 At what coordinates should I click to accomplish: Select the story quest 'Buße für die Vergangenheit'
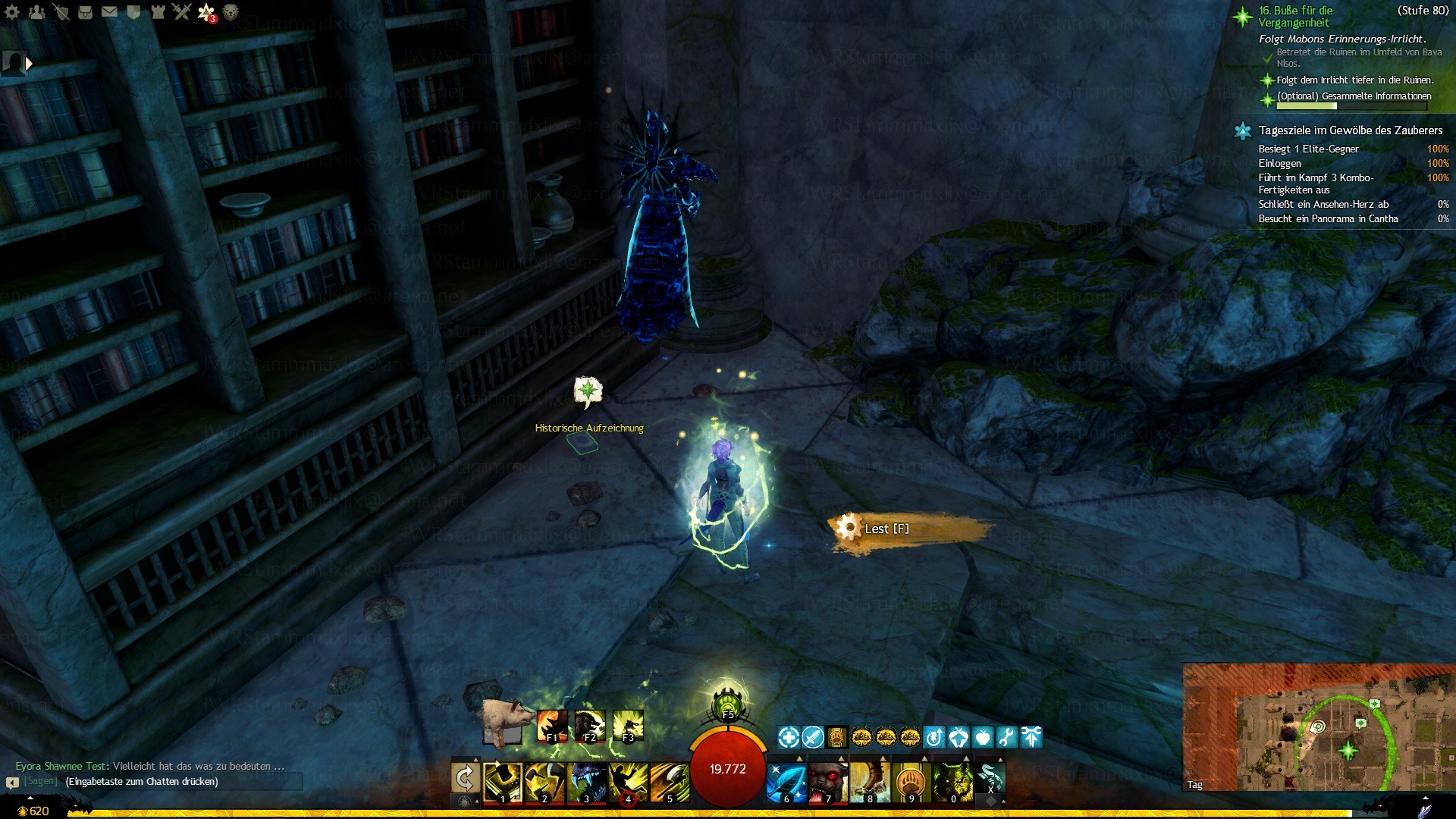click(x=1295, y=17)
